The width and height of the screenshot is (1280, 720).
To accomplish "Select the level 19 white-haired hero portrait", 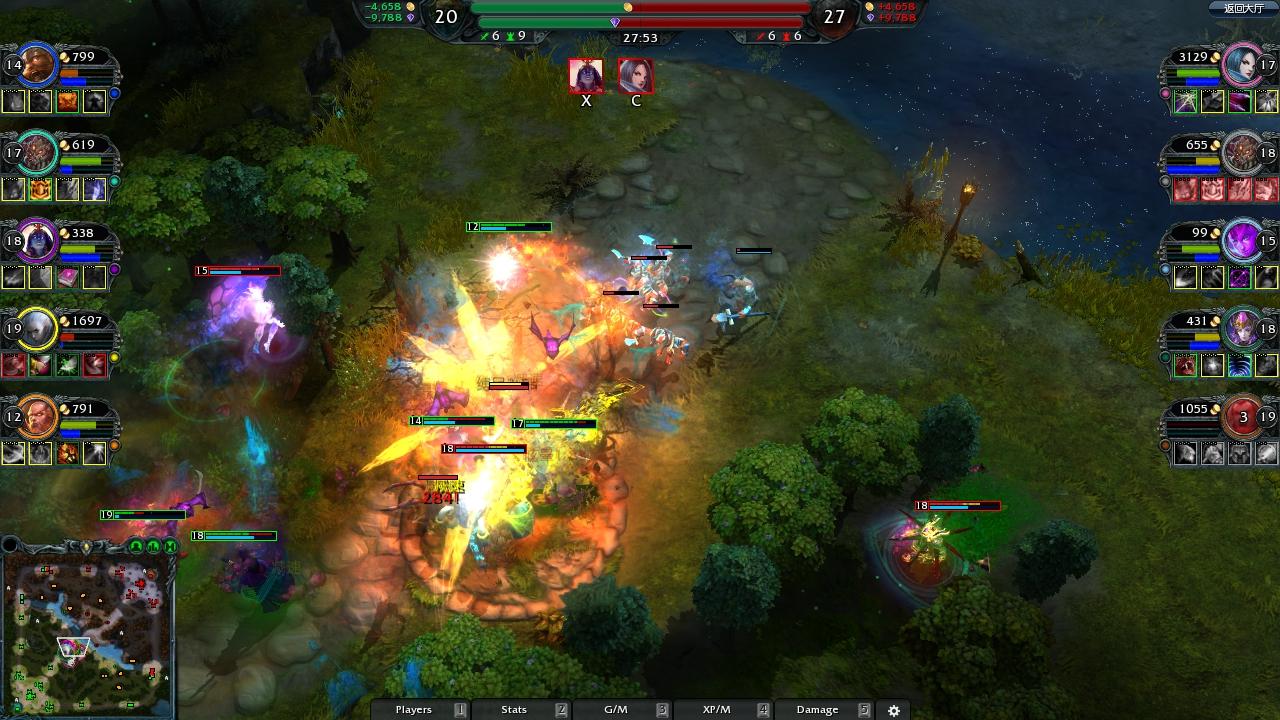I will 37,328.
